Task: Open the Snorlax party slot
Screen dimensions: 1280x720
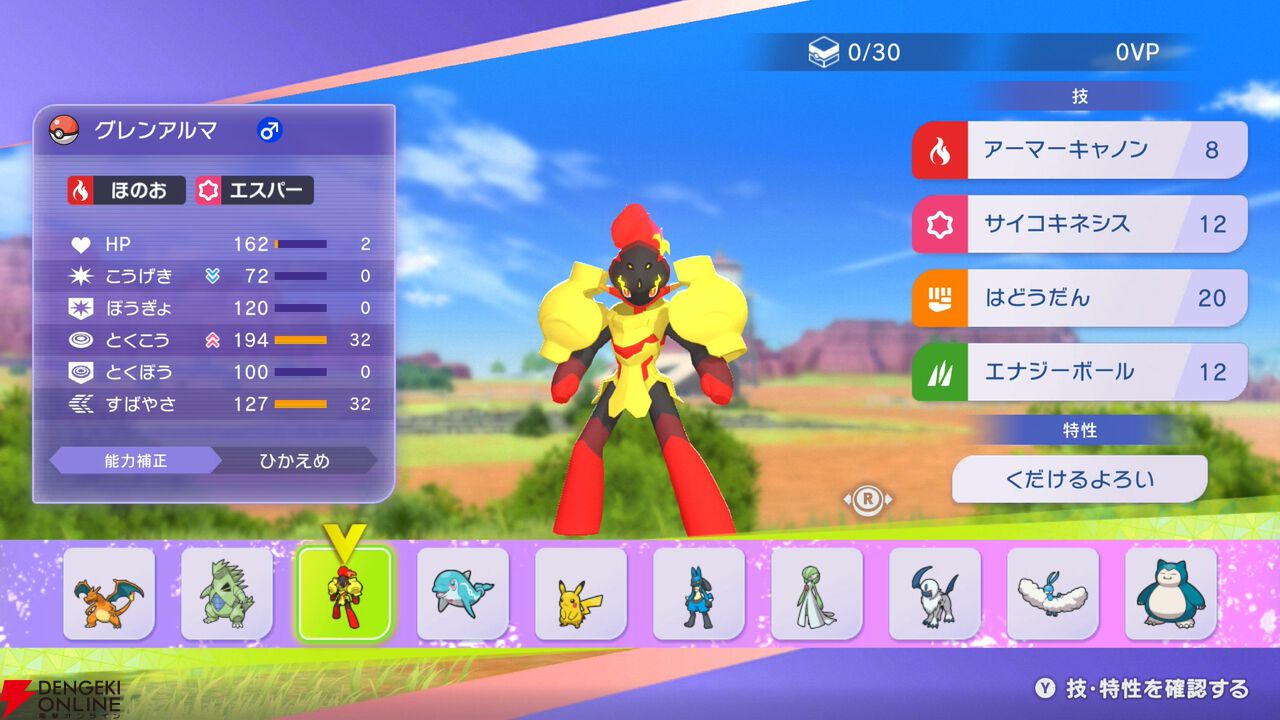Action: click(x=1168, y=594)
